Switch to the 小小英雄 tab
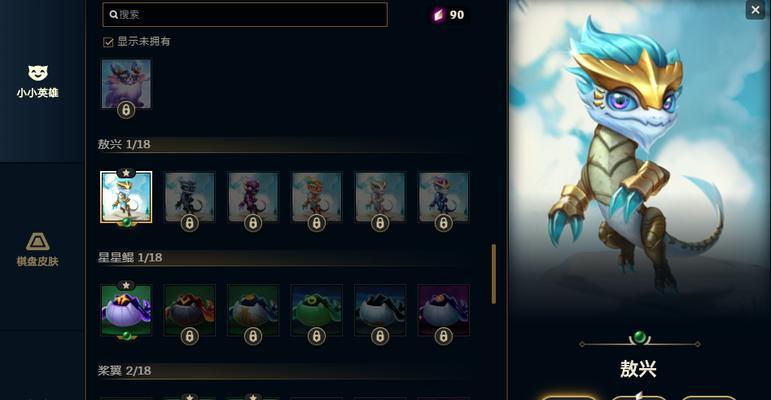Viewport: 771px width, 400px height. [x=37, y=81]
